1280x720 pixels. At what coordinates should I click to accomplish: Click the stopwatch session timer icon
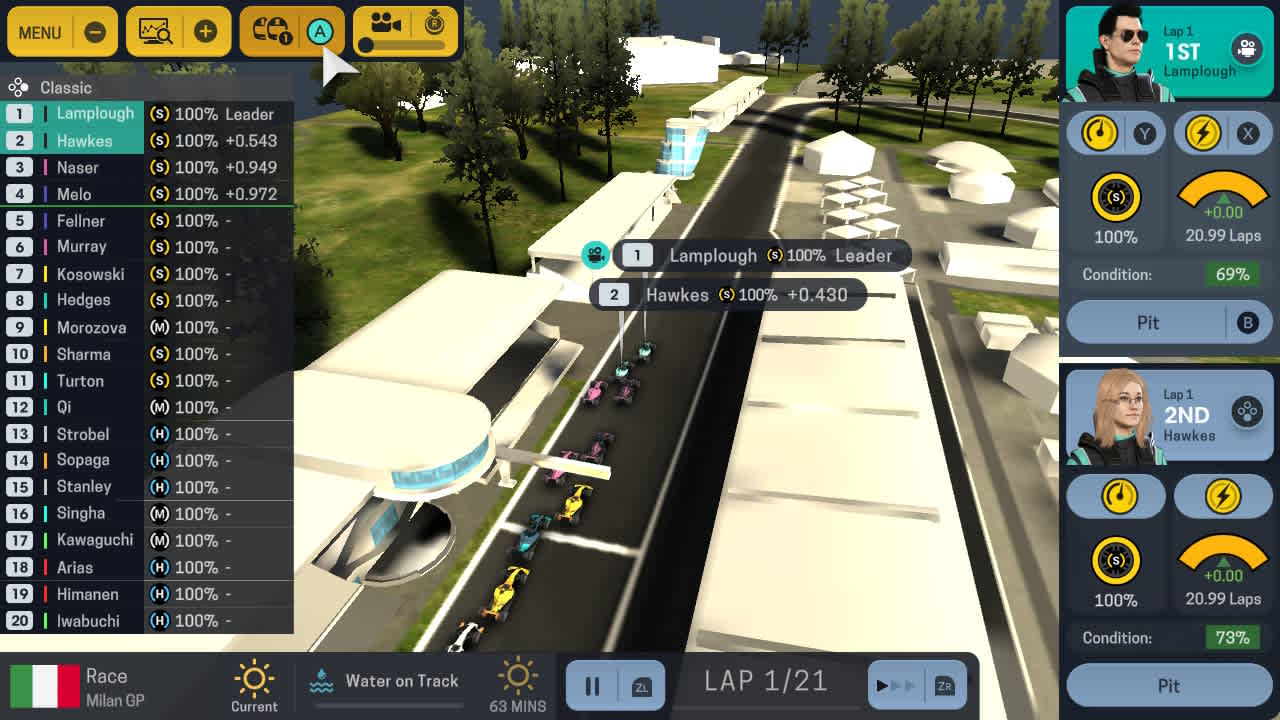coord(435,25)
